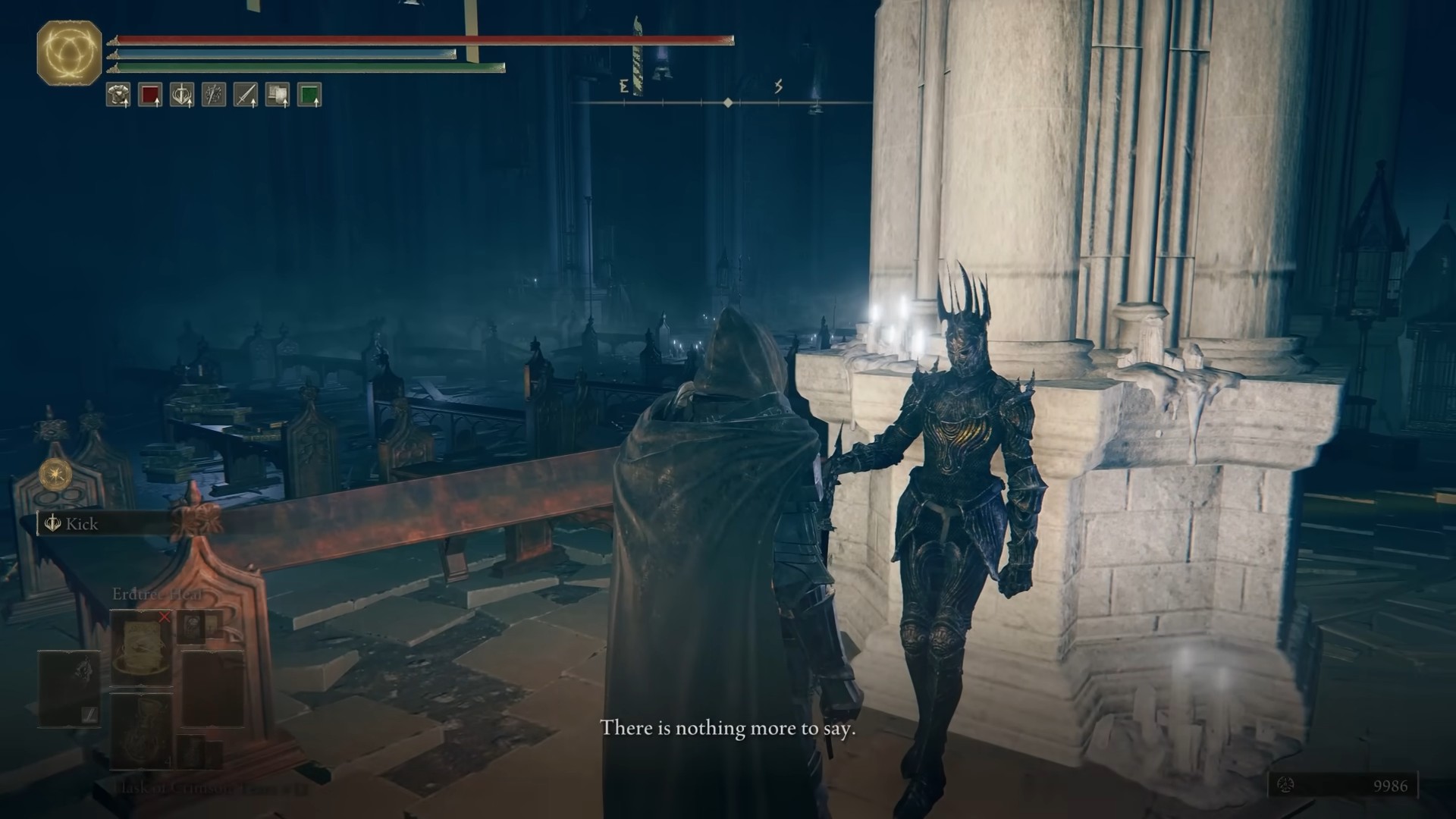Click the green square buff icon

coord(309,95)
